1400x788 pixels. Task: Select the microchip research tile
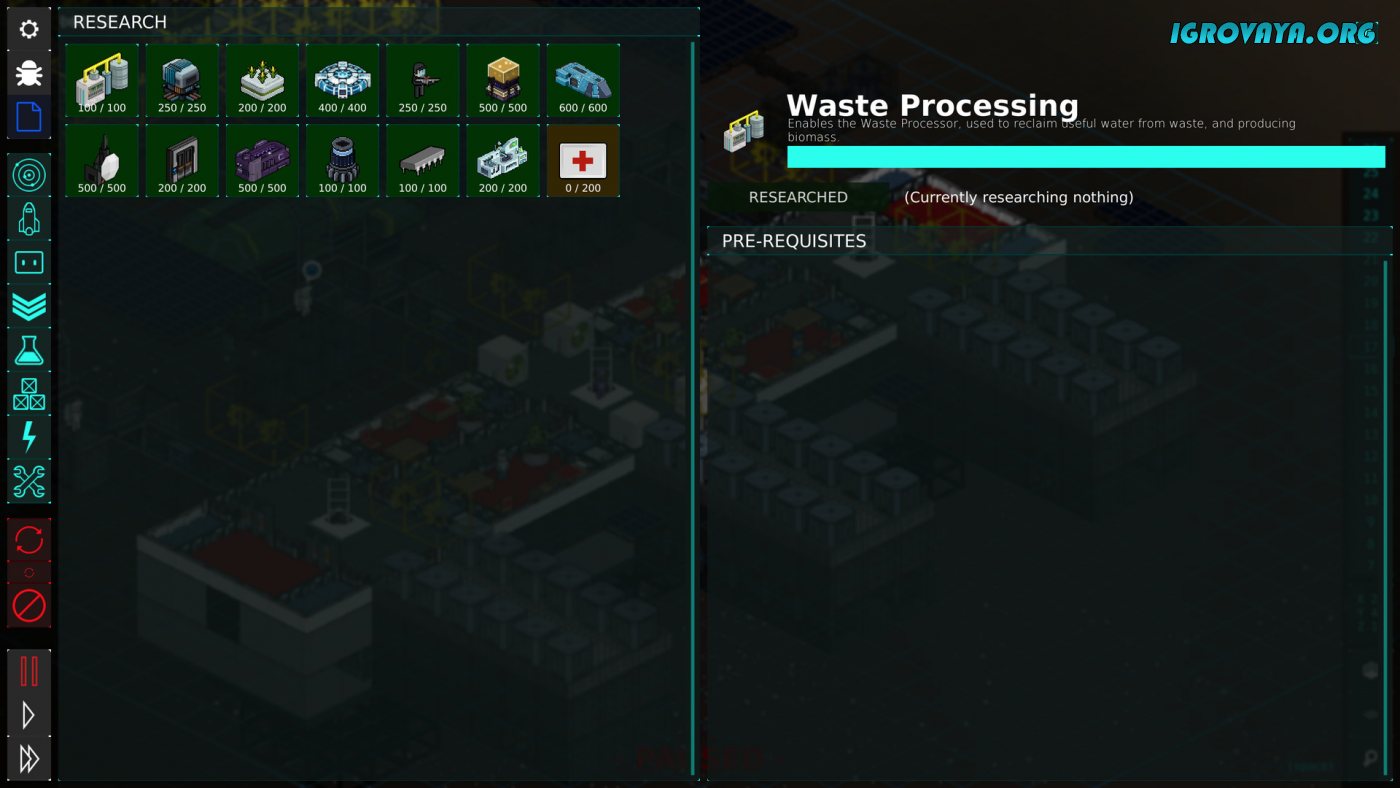(423, 161)
